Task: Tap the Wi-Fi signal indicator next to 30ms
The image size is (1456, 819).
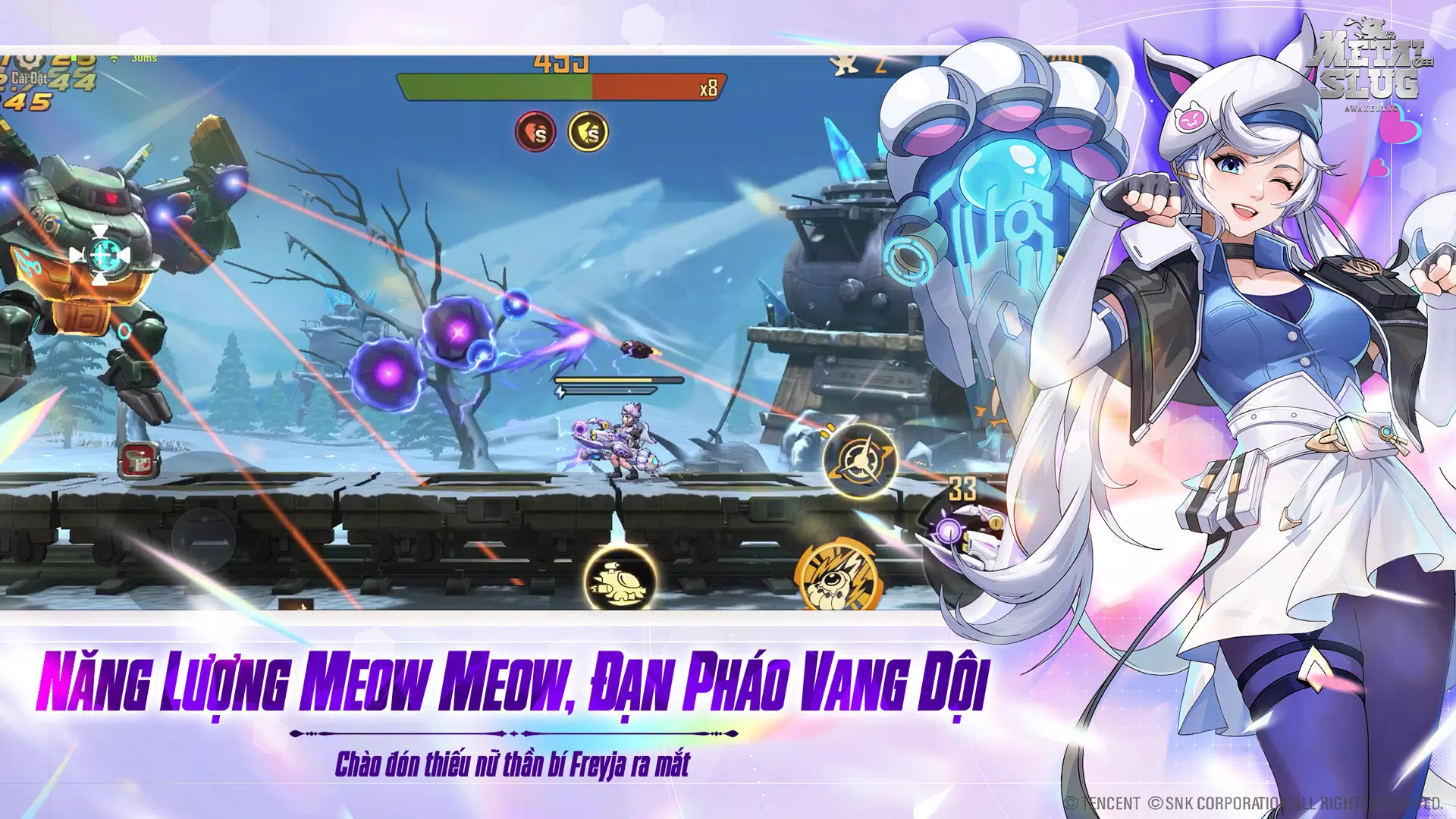Action: point(112,58)
